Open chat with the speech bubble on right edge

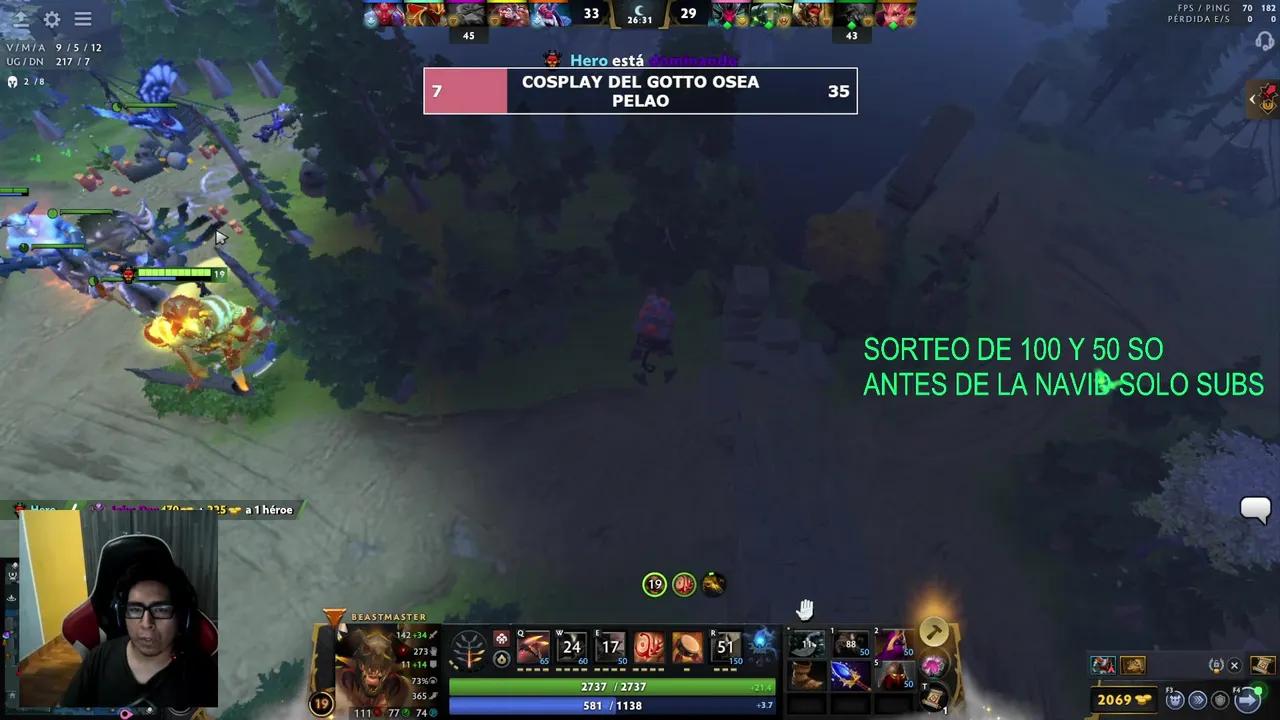[x=1255, y=511]
